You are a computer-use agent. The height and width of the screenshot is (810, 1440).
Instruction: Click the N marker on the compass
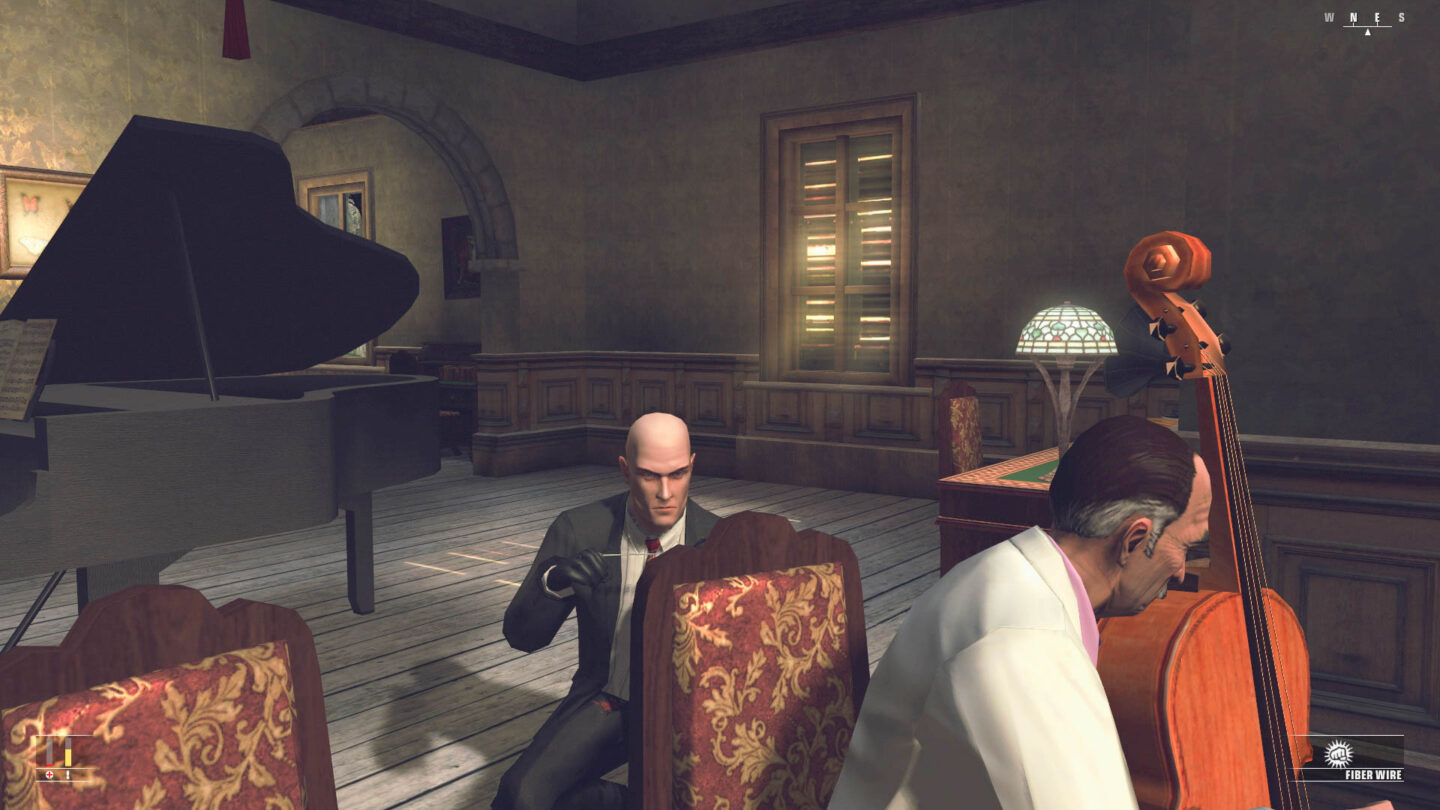1353,17
